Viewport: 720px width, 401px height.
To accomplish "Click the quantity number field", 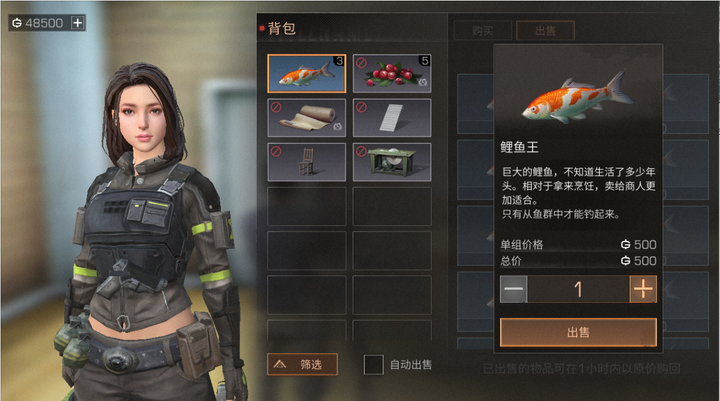I will (x=578, y=289).
